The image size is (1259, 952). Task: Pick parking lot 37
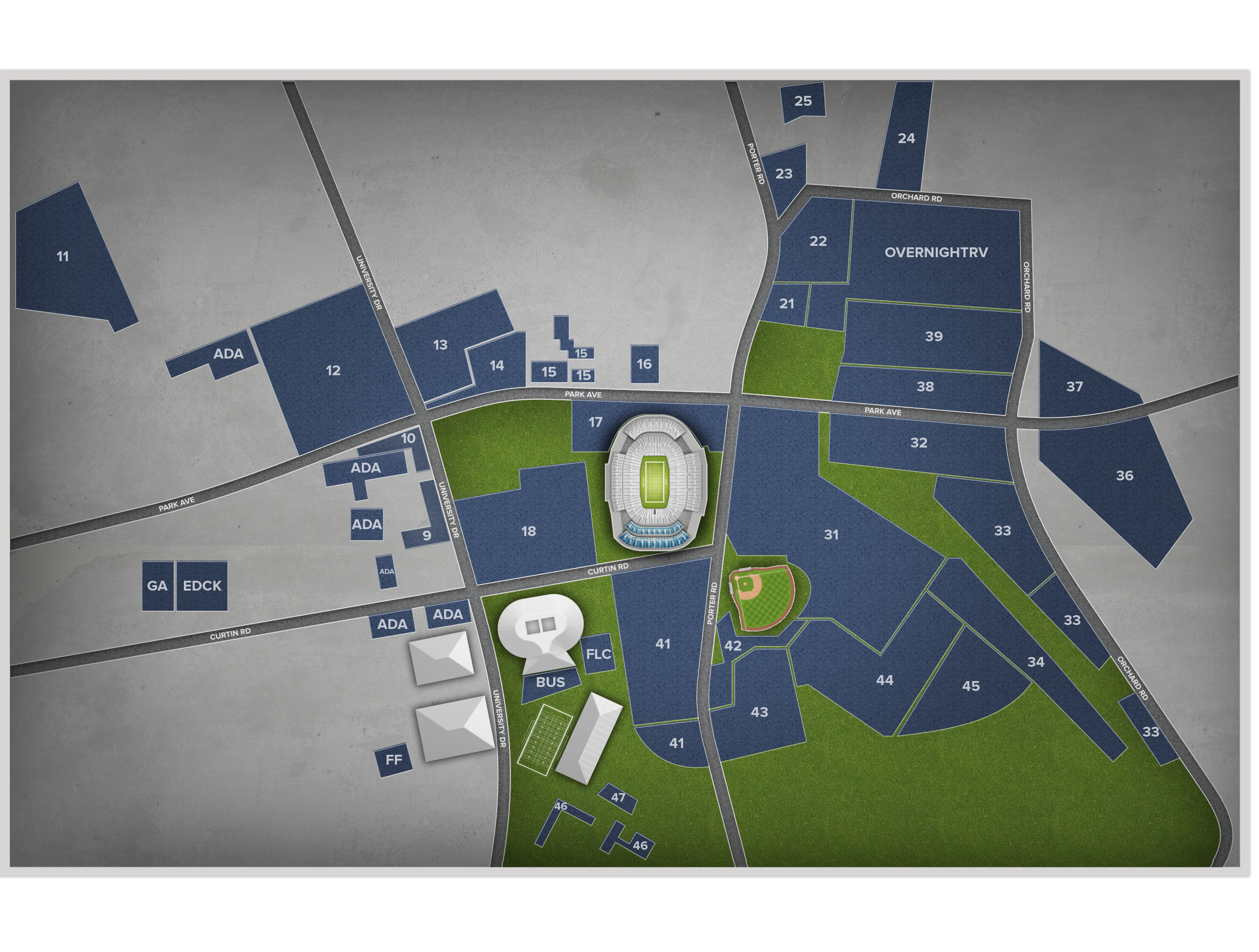coord(1074,387)
